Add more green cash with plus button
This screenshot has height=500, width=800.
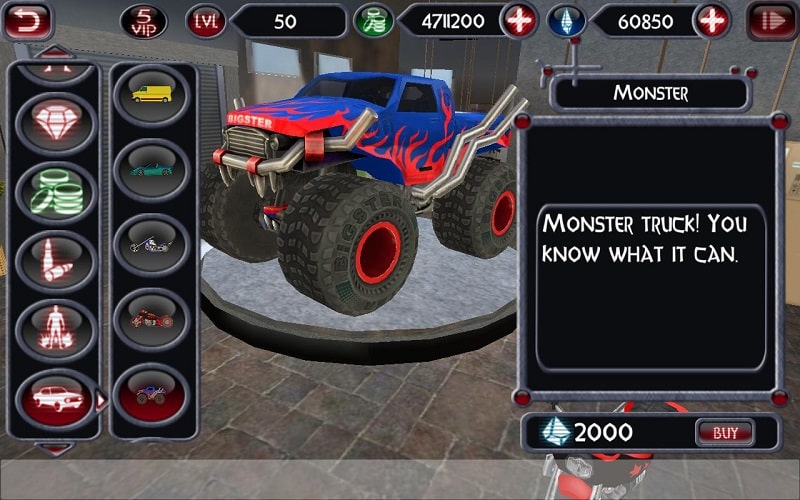(x=518, y=21)
